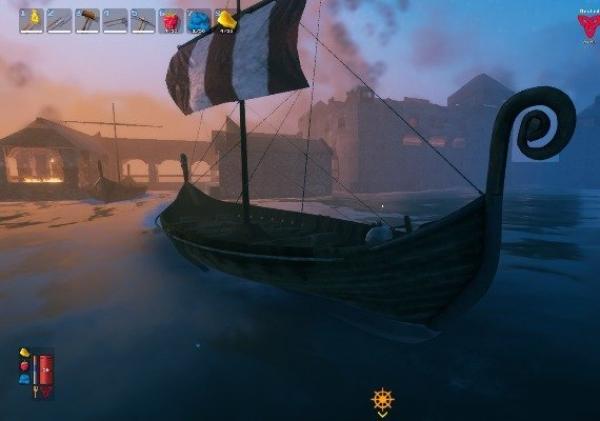
Task: Click the red Rested status effect icon
Action: [x=588, y=24]
